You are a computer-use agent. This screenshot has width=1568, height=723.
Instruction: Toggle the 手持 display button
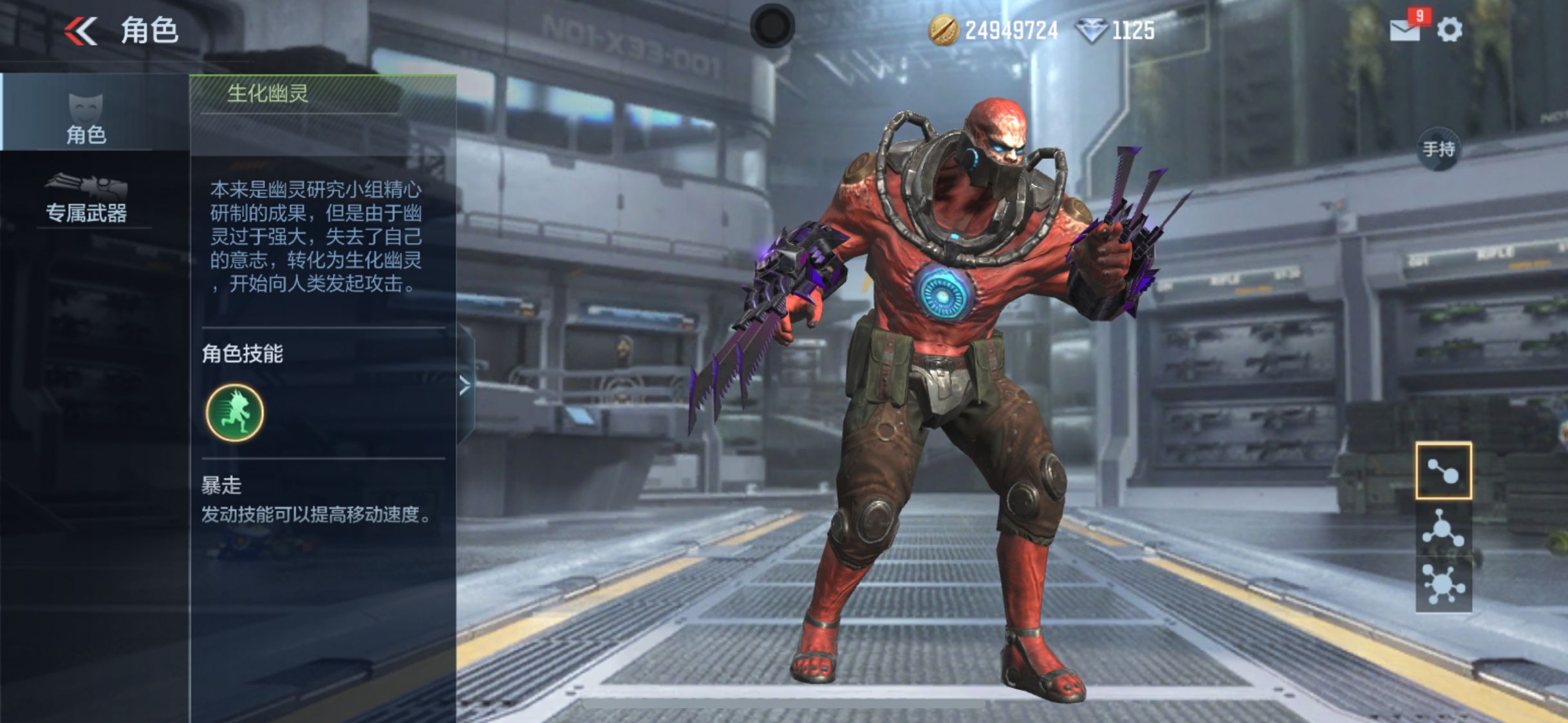(x=1439, y=150)
